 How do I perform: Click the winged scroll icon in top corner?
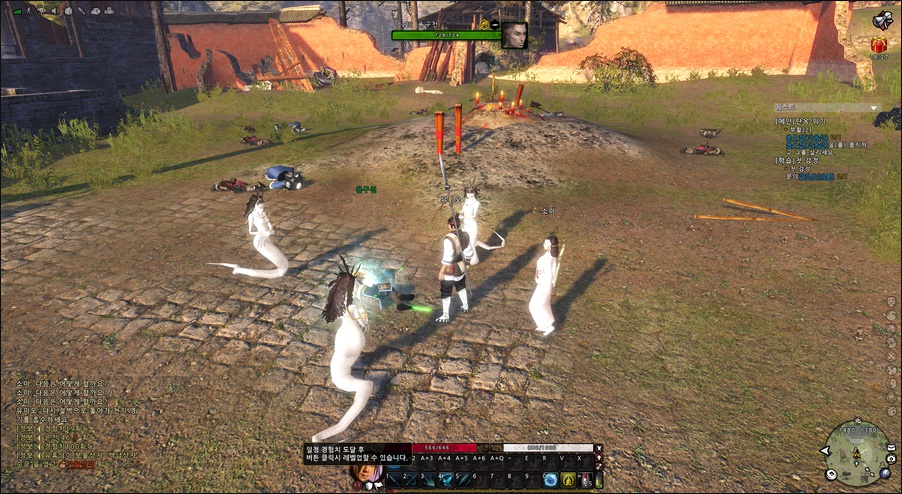click(x=881, y=19)
